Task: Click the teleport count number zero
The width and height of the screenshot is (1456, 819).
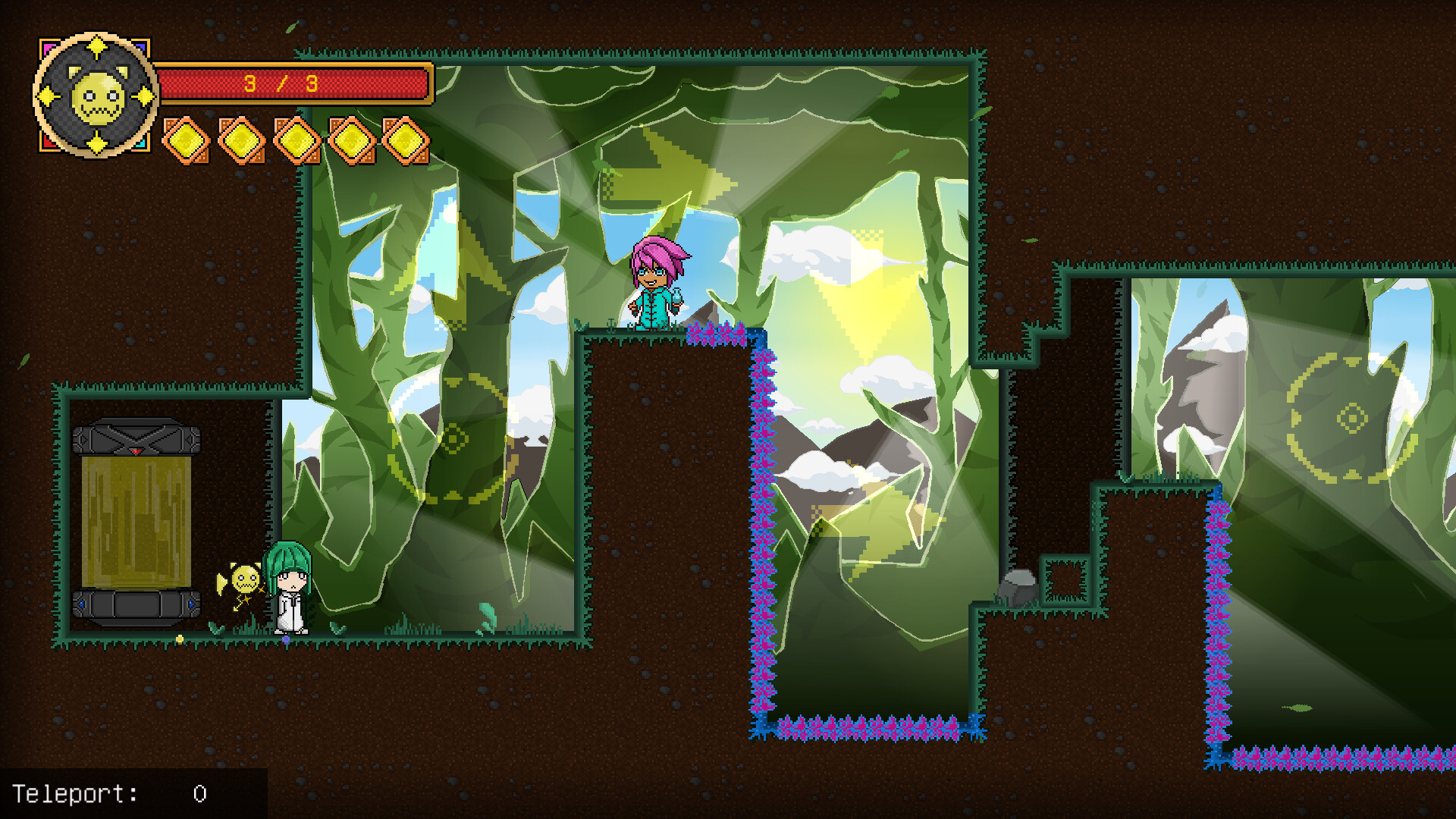Action: tap(199, 793)
